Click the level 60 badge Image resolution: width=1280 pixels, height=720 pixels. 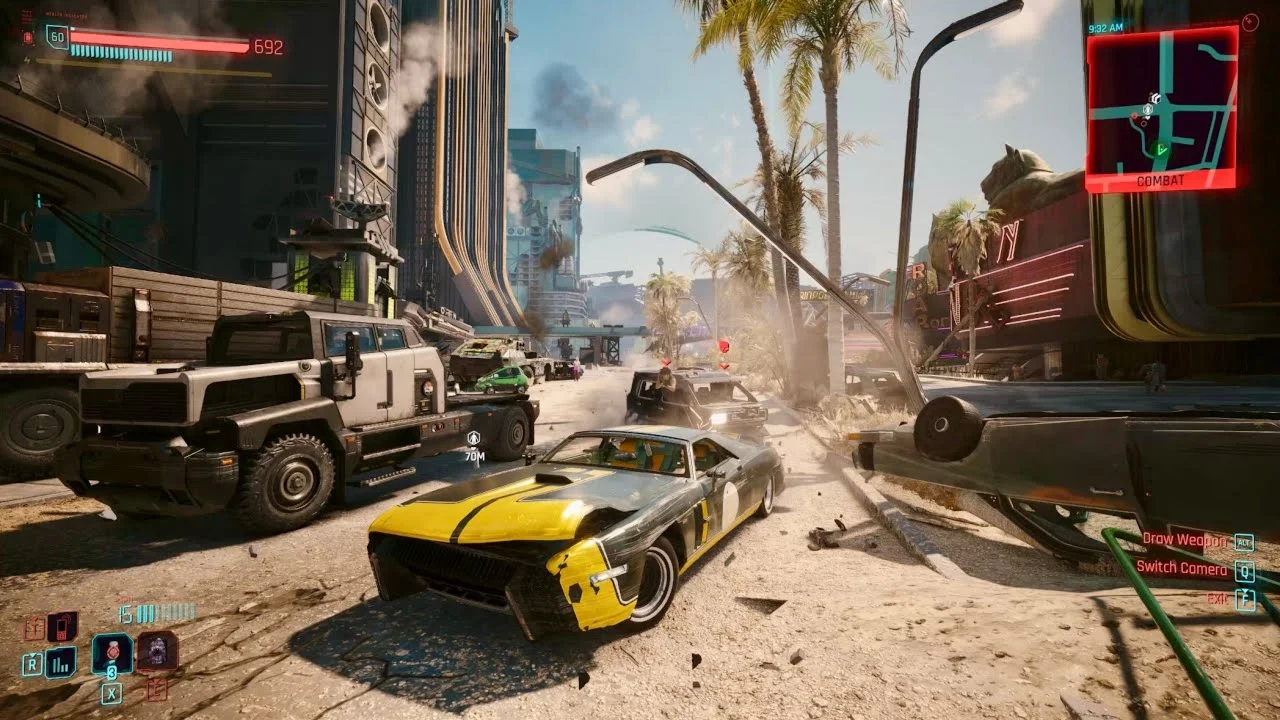pyautogui.click(x=57, y=38)
